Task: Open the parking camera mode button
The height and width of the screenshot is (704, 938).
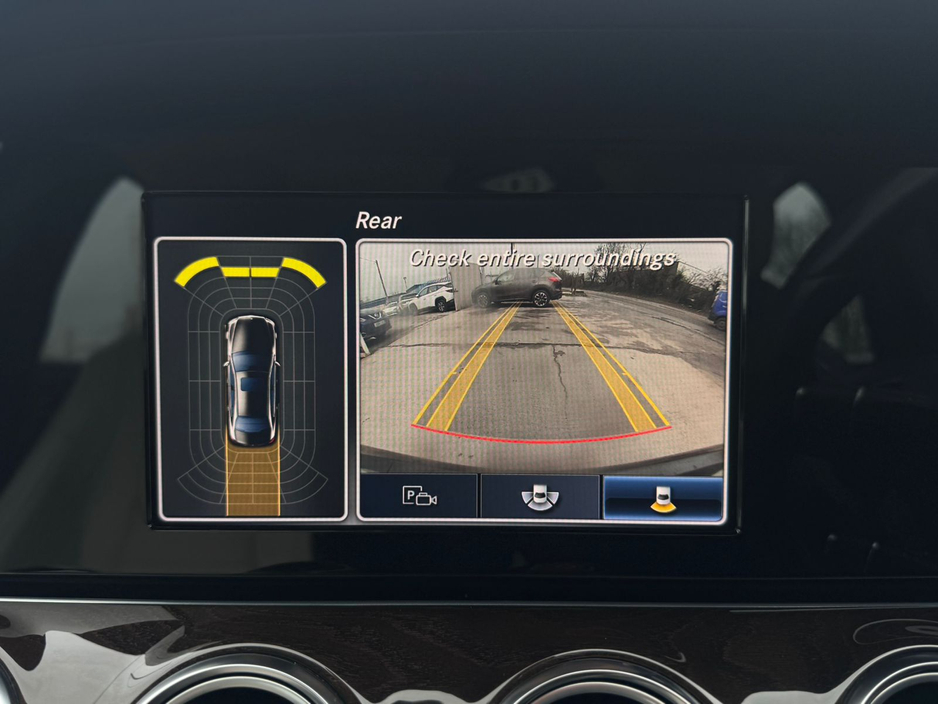Action: pyautogui.click(x=419, y=497)
